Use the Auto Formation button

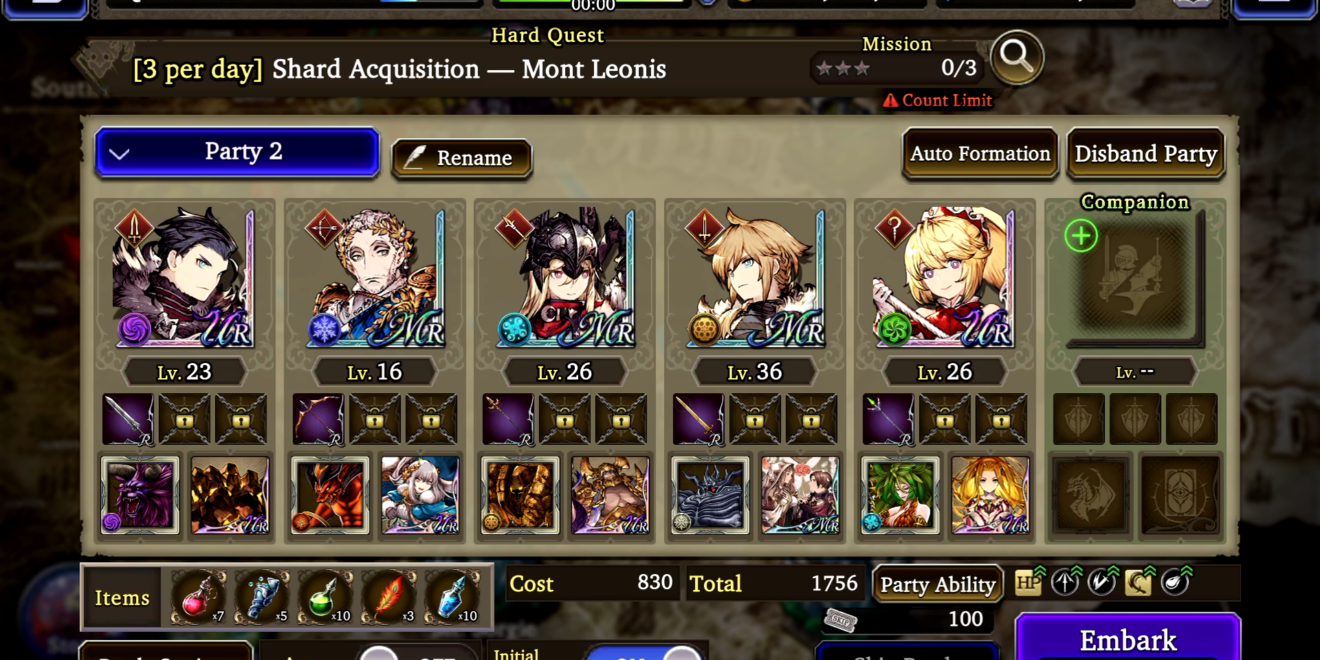[980, 154]
